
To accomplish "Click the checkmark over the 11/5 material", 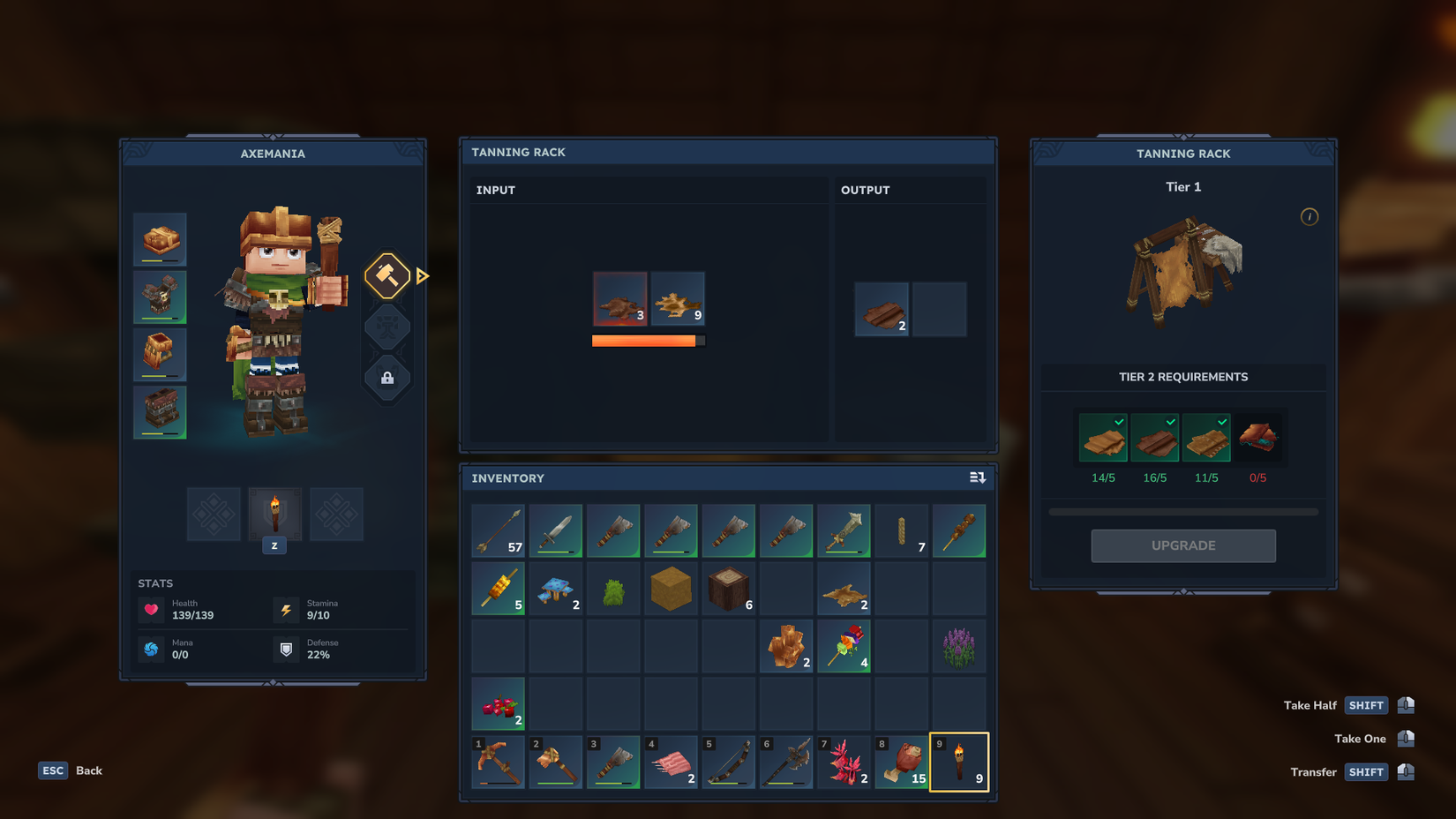I will (1224, 421).
